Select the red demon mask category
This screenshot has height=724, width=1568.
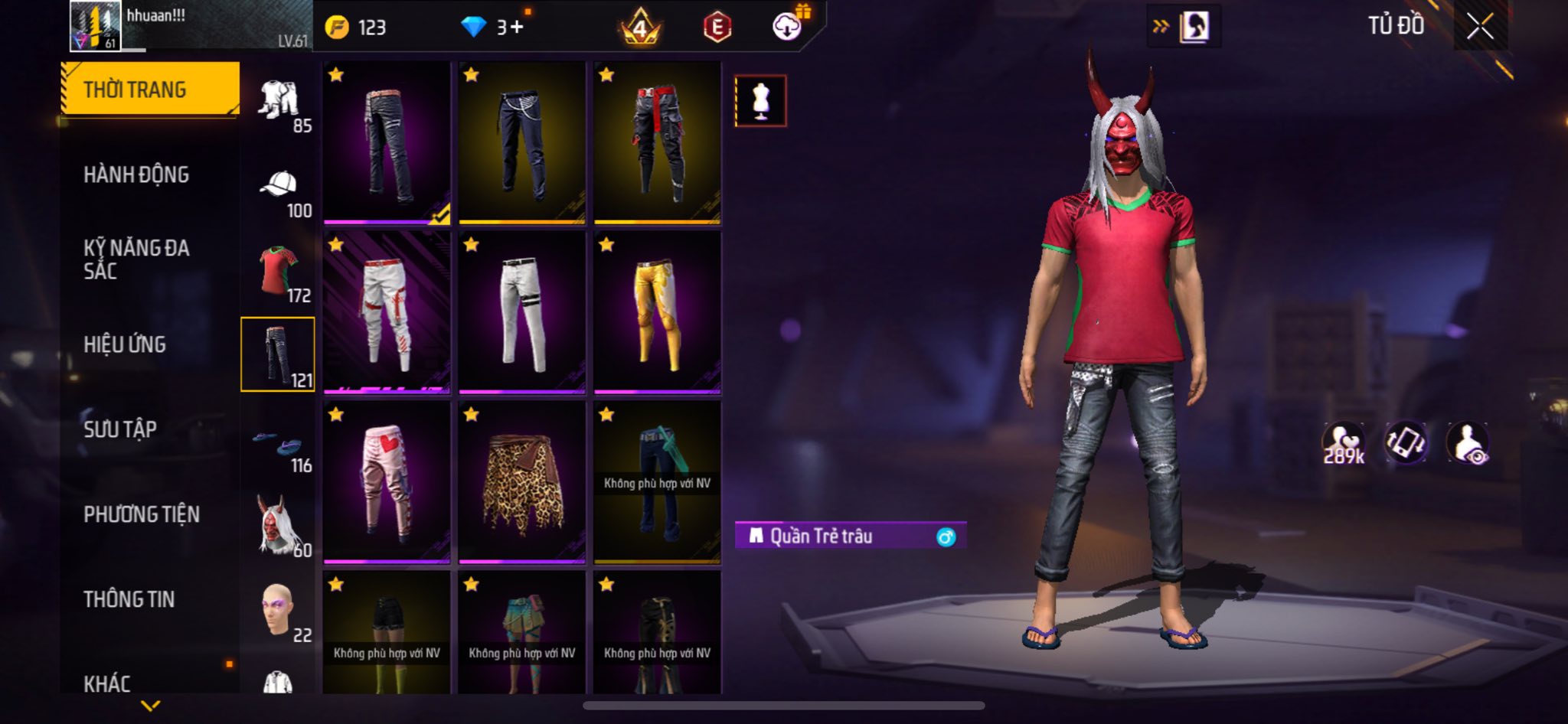point(279,526)
